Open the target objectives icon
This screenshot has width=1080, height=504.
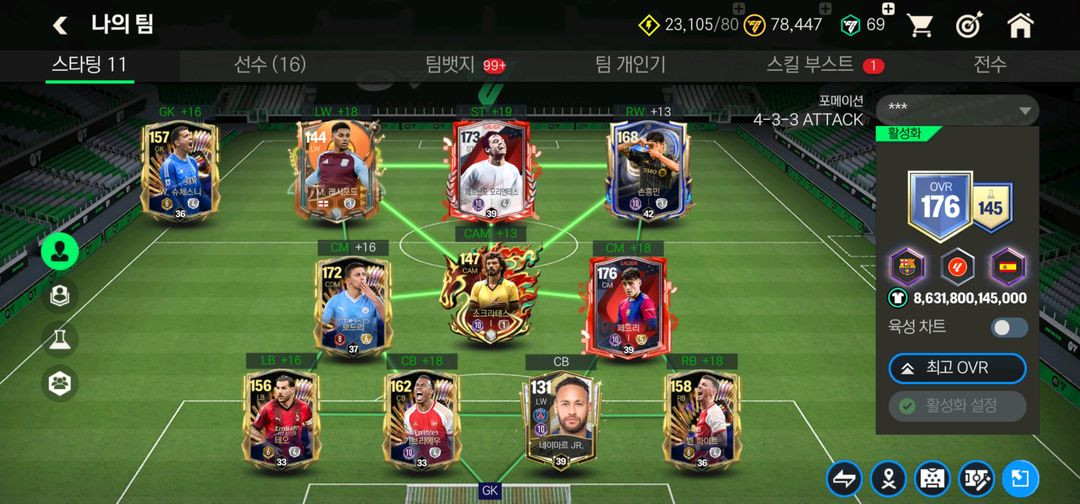[x=969, y=25]
